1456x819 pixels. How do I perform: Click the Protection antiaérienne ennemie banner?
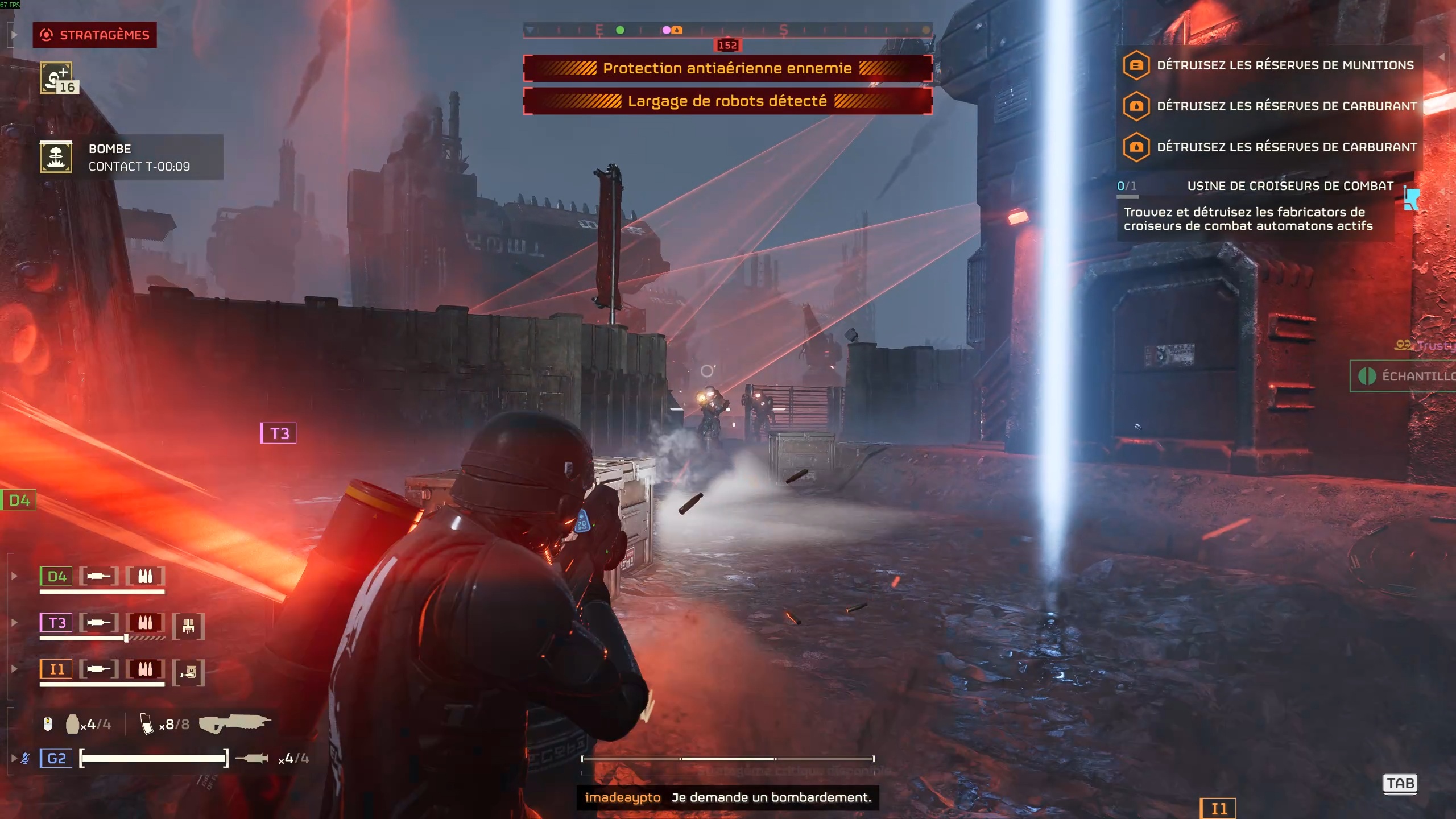tap(727, 68)
